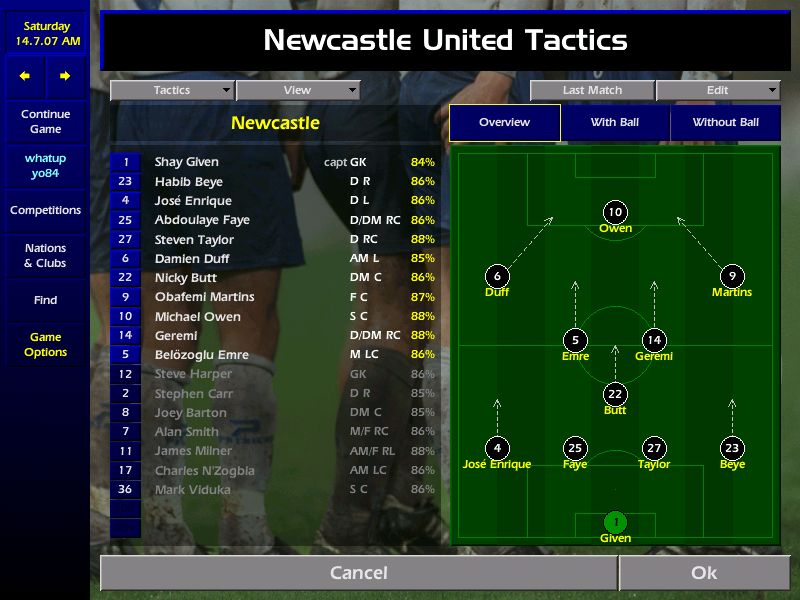Screen dimensions: 800x600
Task: Open Nations & Clubs
Action: coord(45,256)
